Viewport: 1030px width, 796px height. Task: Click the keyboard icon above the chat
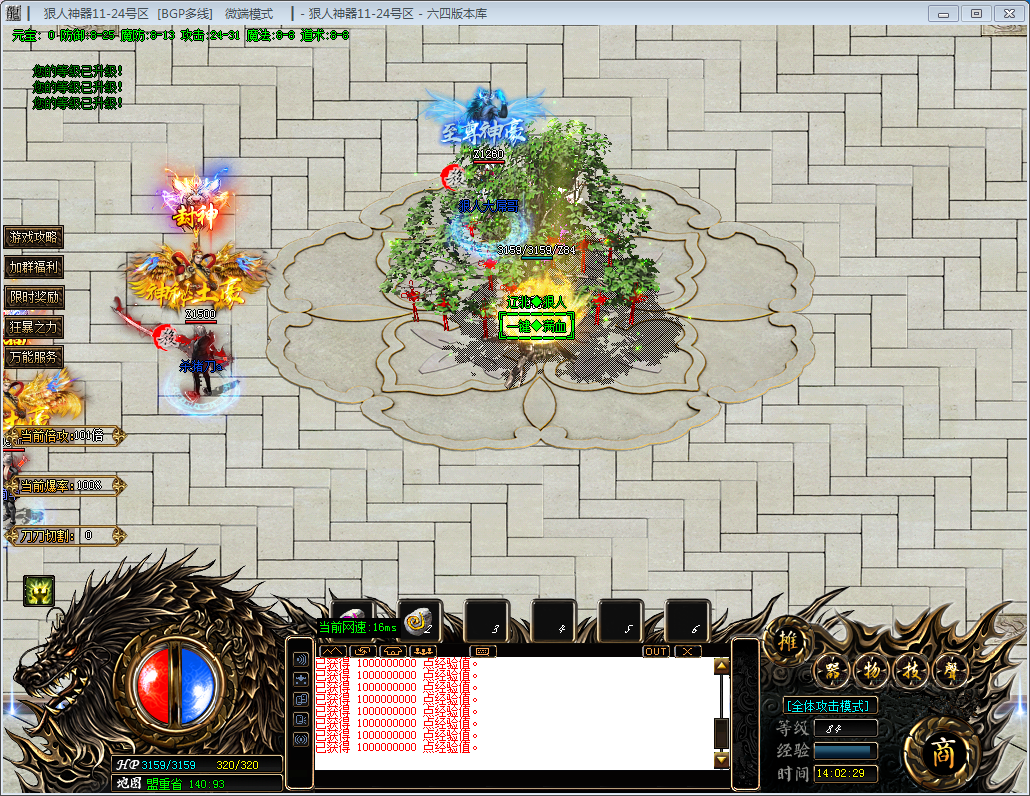483,651
